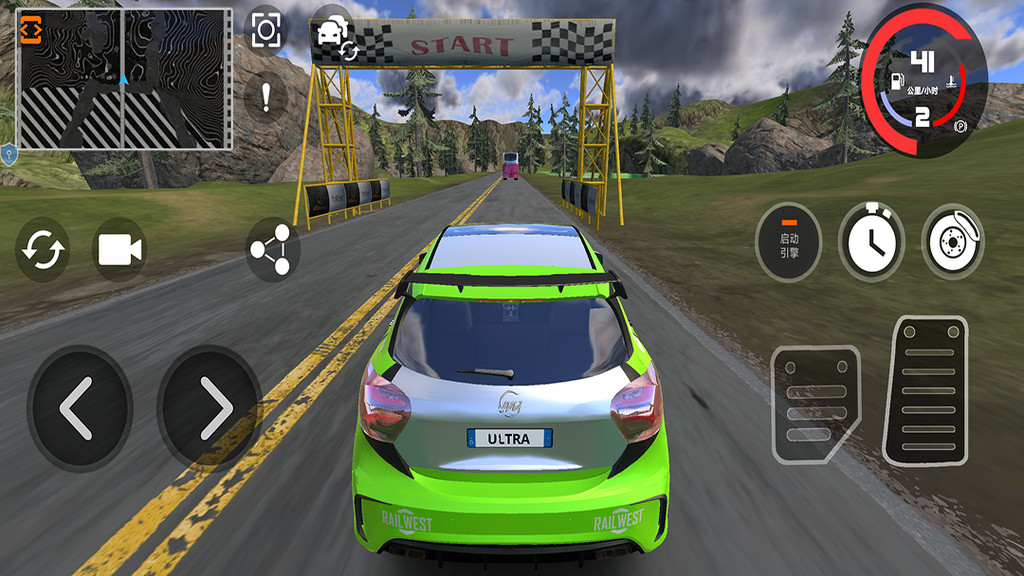
Task: Open the exclamation mark alert button
Action: (x=266, y=97)
